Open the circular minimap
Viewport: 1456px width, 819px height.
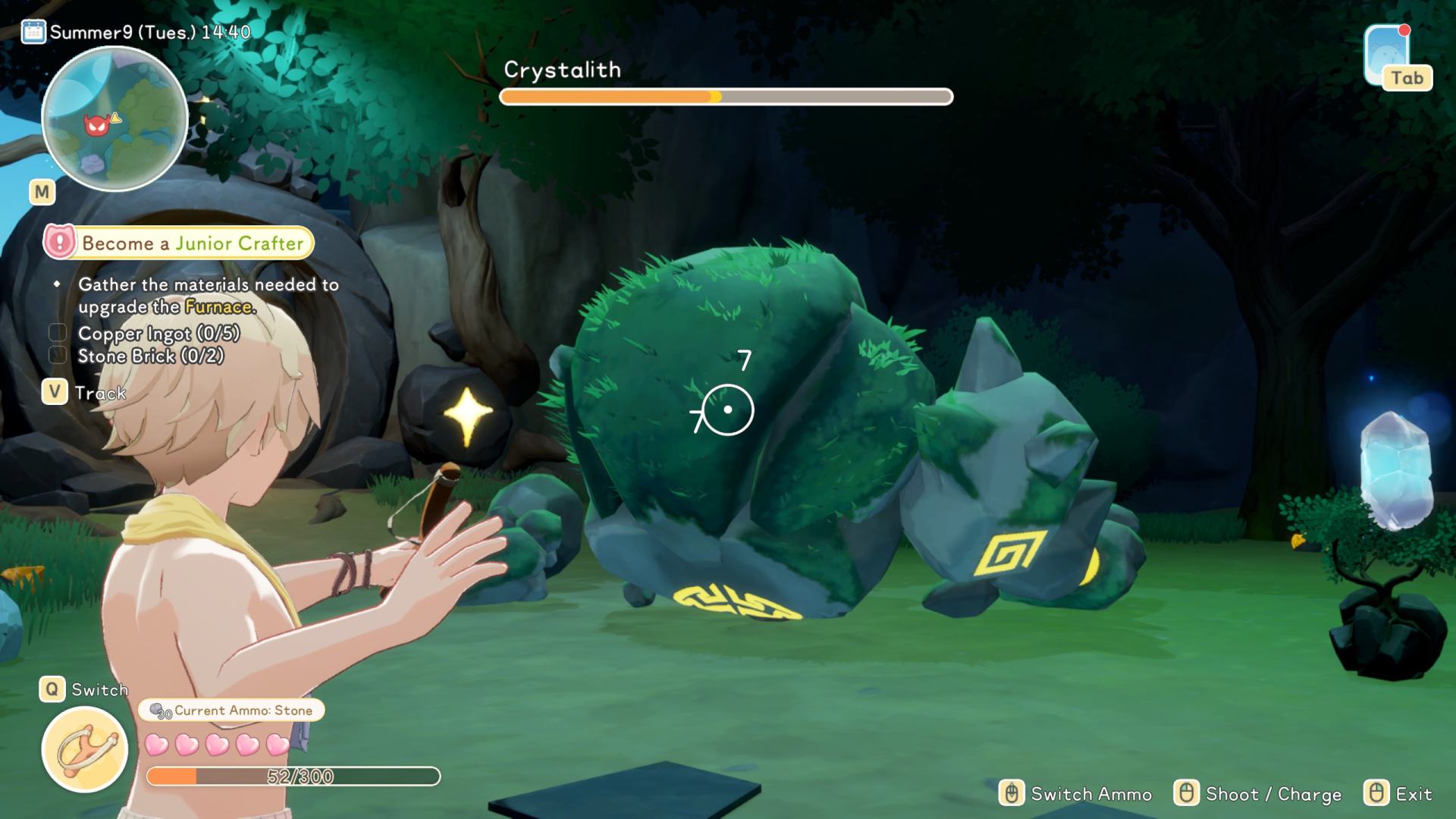(x=115, y=119)
